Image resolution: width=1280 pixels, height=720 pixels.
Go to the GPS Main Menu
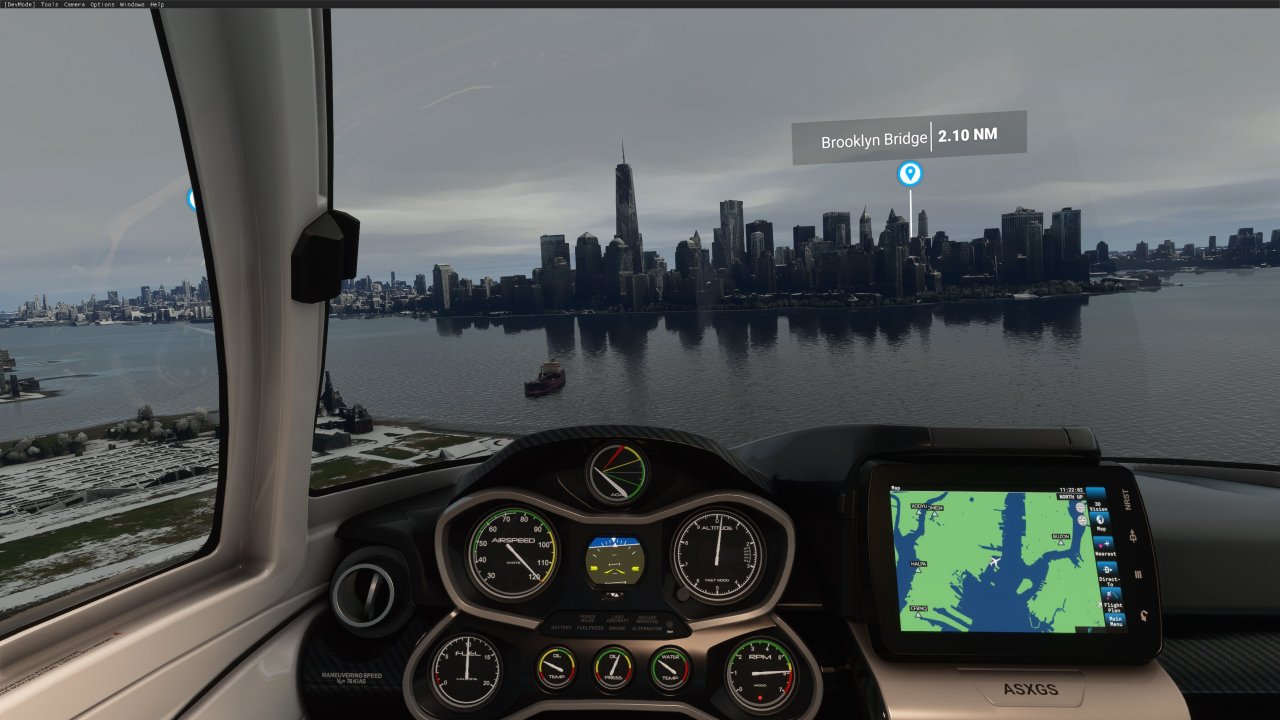(1115, 620)
